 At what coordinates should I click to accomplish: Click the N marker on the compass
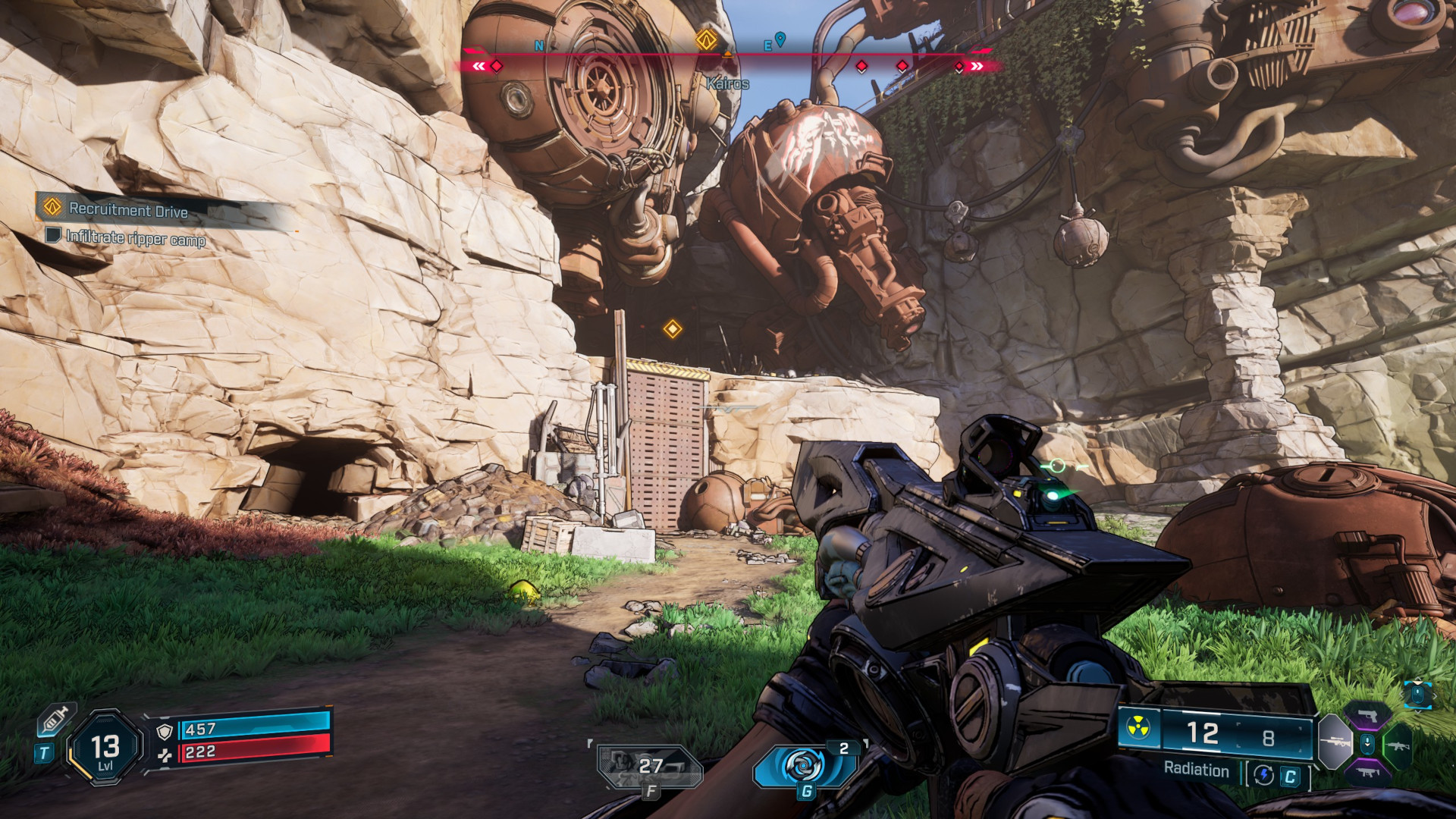pos(538,45)
